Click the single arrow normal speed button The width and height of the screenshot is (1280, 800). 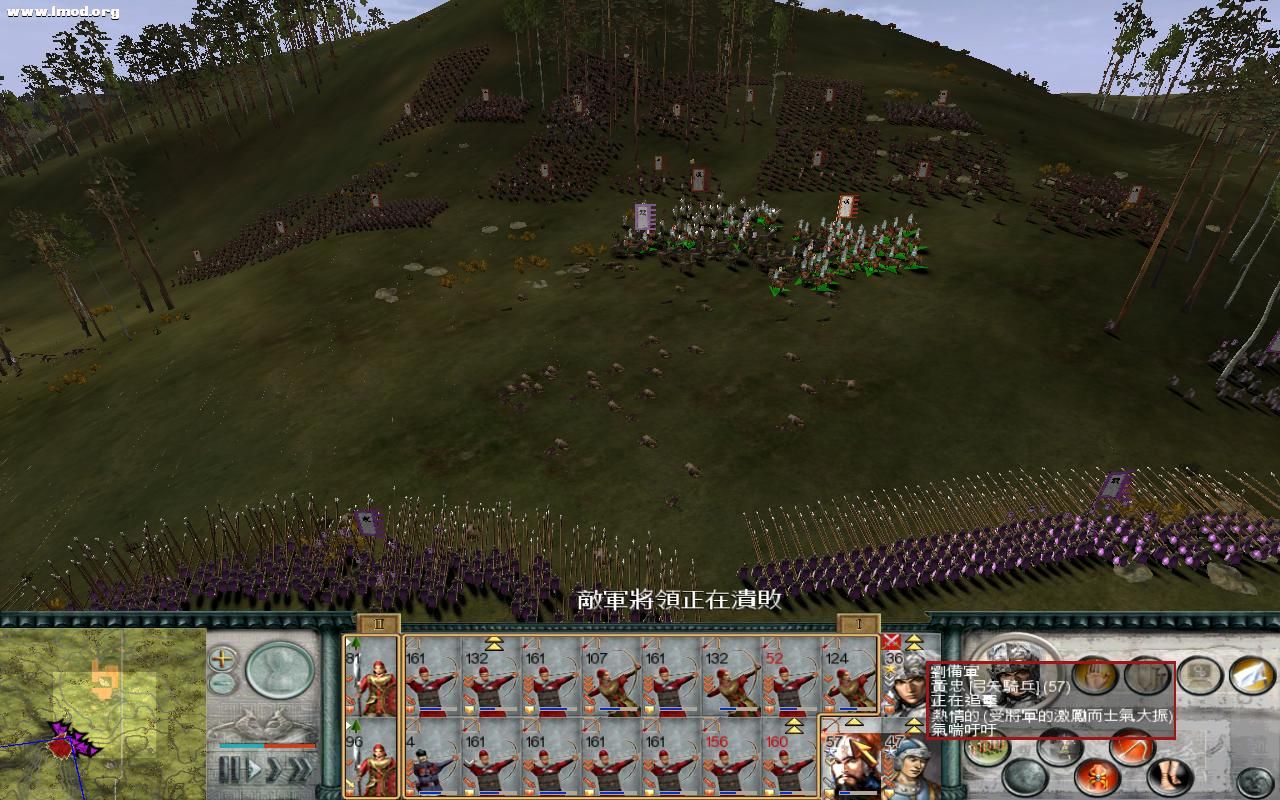(254, 767)
